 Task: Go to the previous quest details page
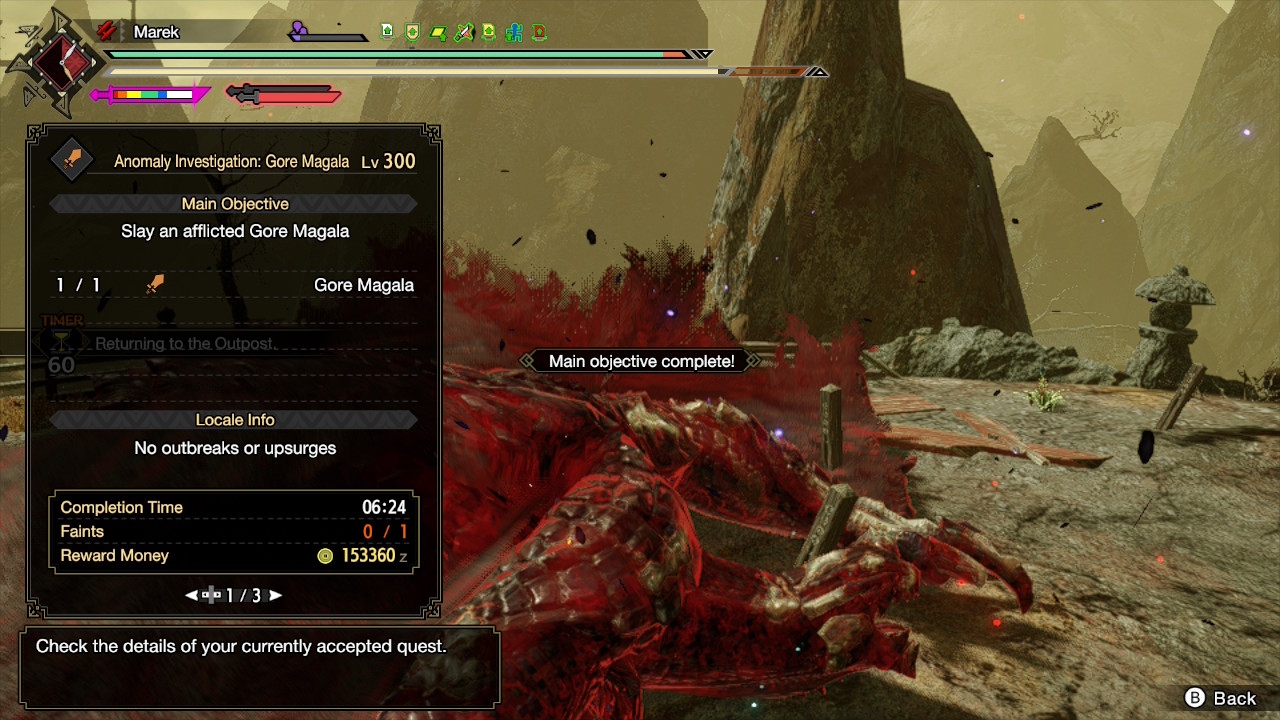click(192, 595)
